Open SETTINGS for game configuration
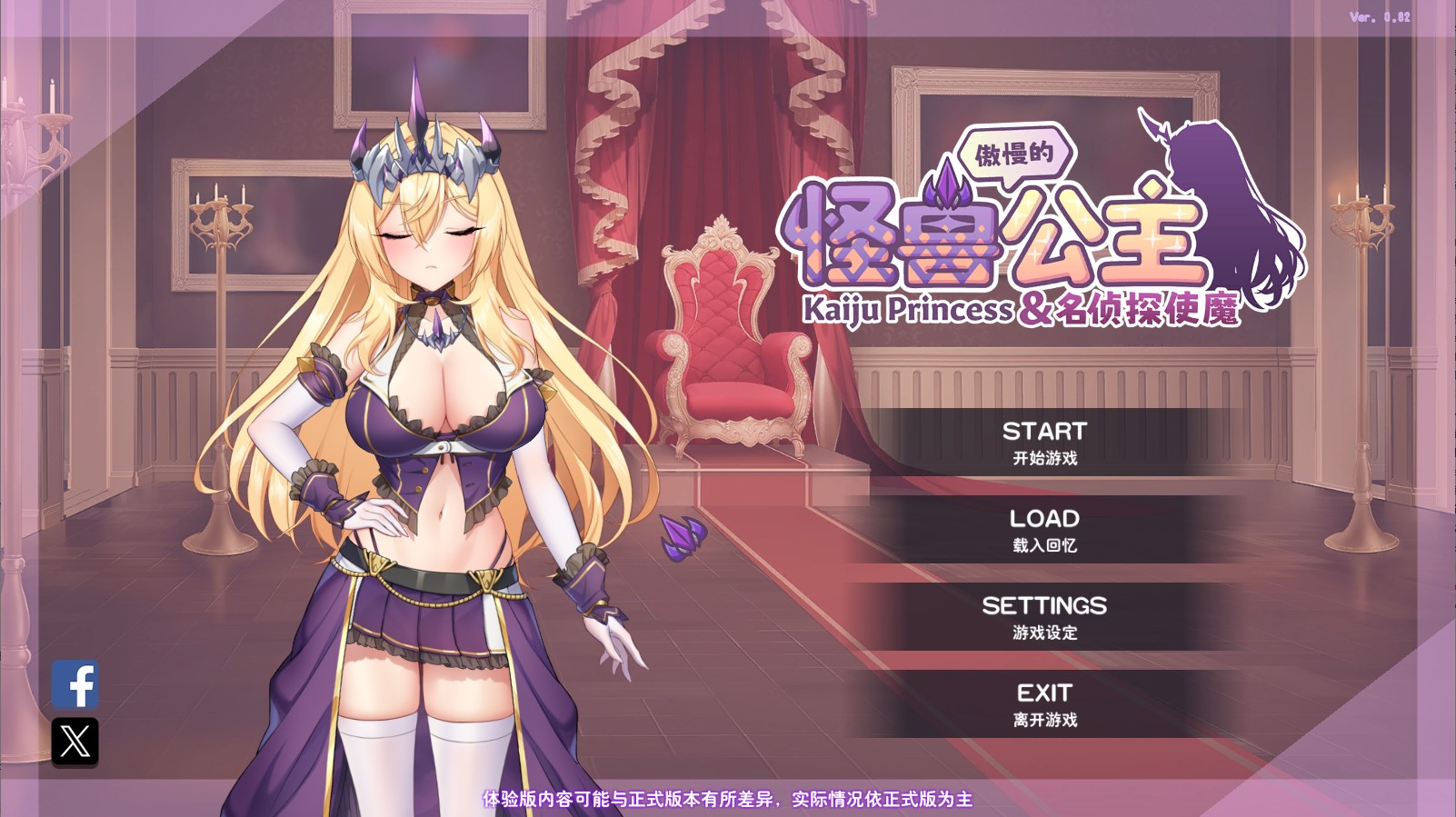Screen dimensions: 1456x817 (1045, 606)
